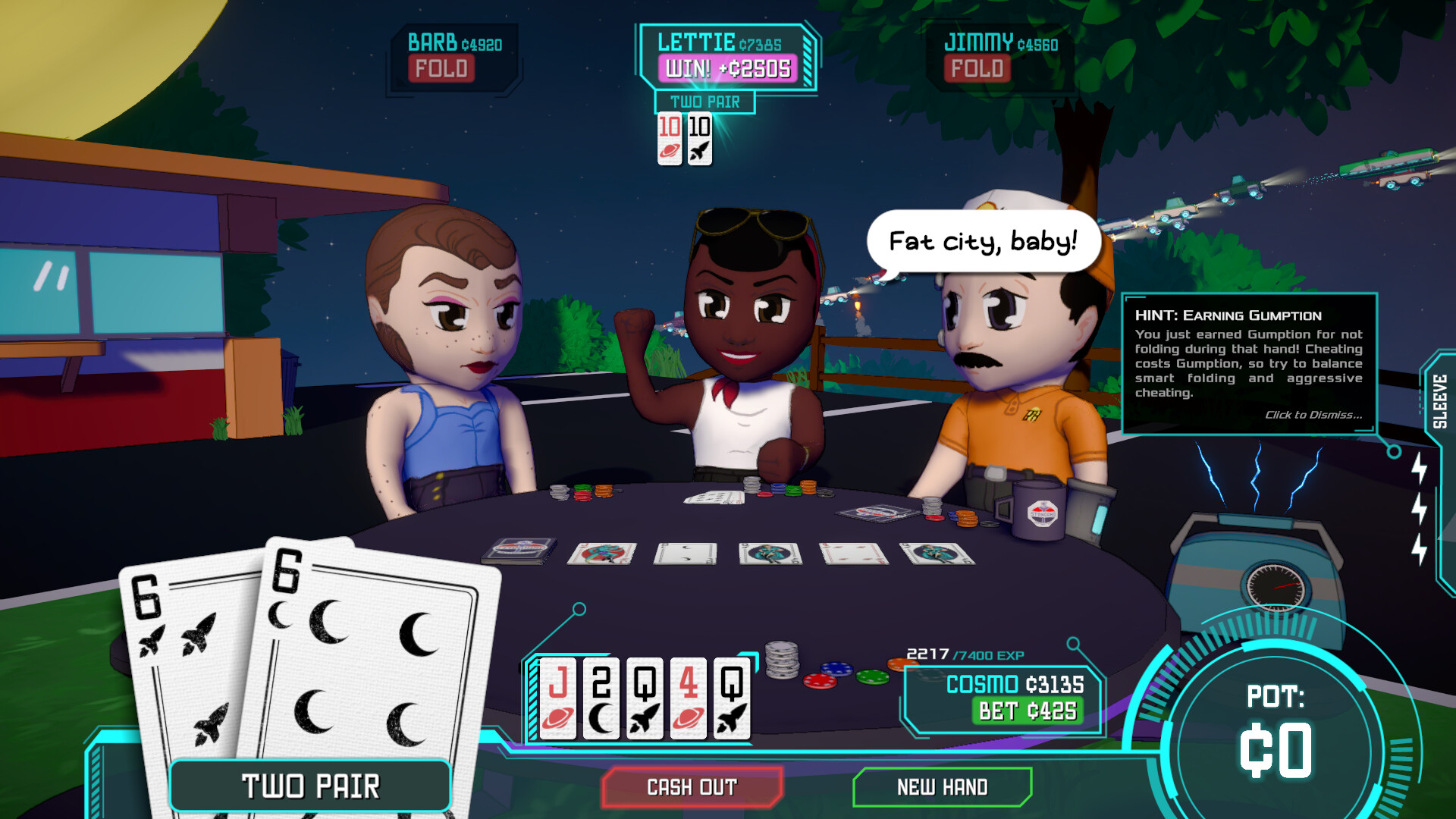The width and height of the screenshot is (1456, 819).
Task: Click the orange poker chip
Action: click(x=899, y=664)
